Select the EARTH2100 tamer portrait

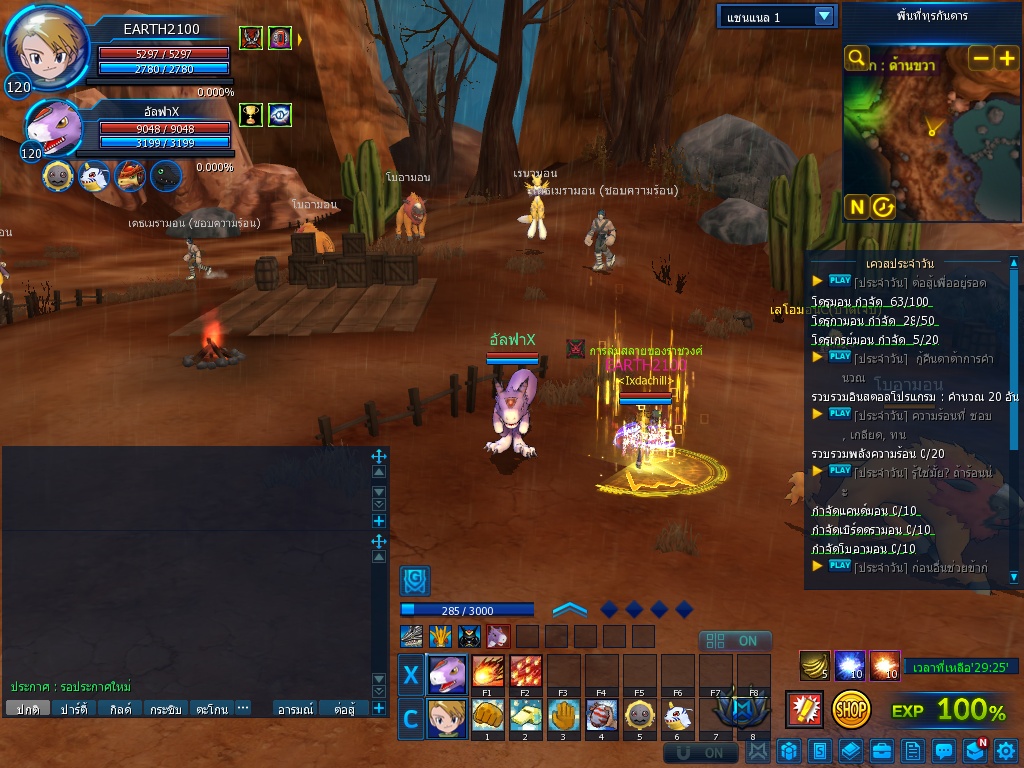(45, 47)
